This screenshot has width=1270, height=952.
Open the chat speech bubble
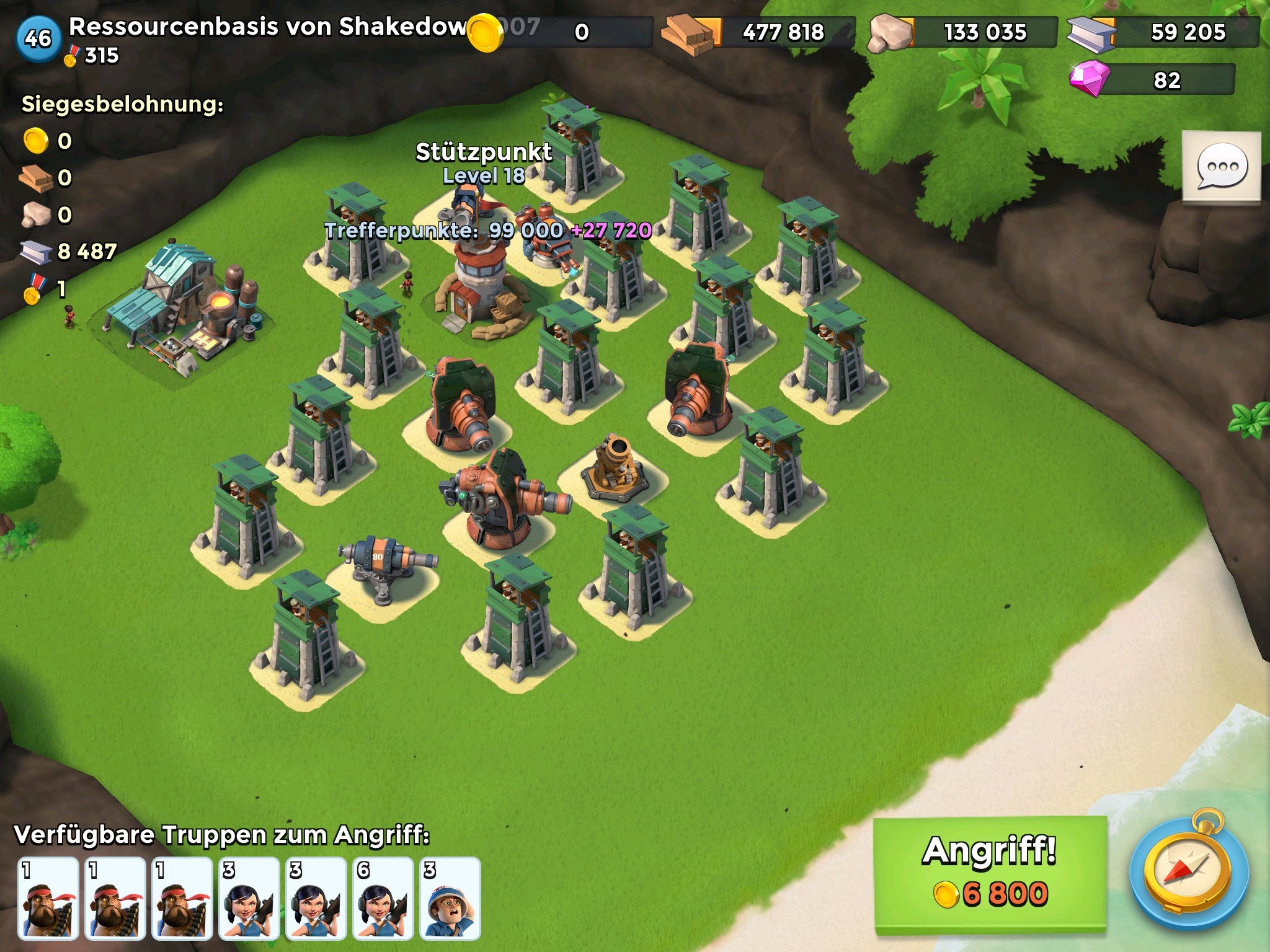(1222, 166)
